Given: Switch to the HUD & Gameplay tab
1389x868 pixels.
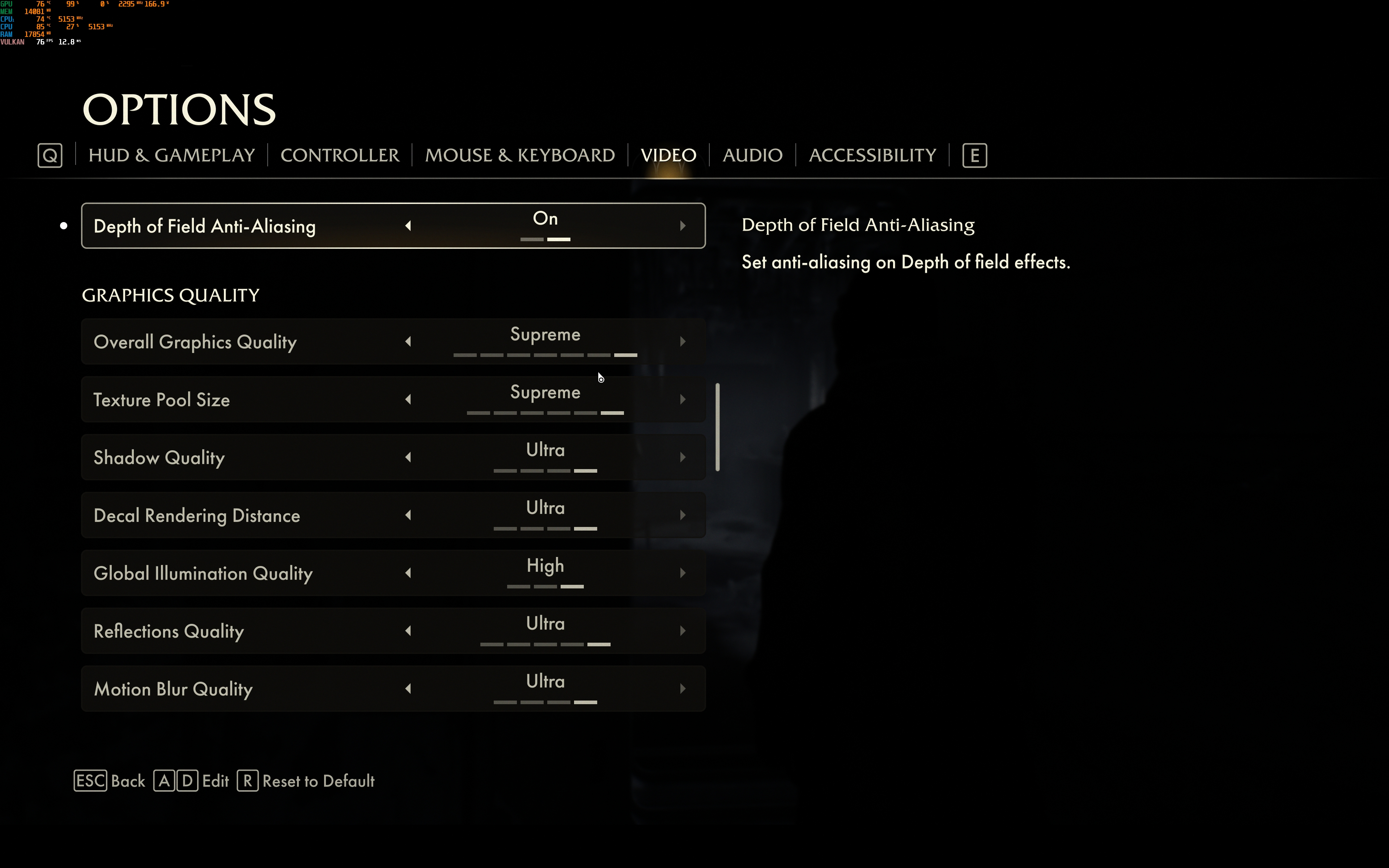Looking at the screenshot, I should [171, 155].
